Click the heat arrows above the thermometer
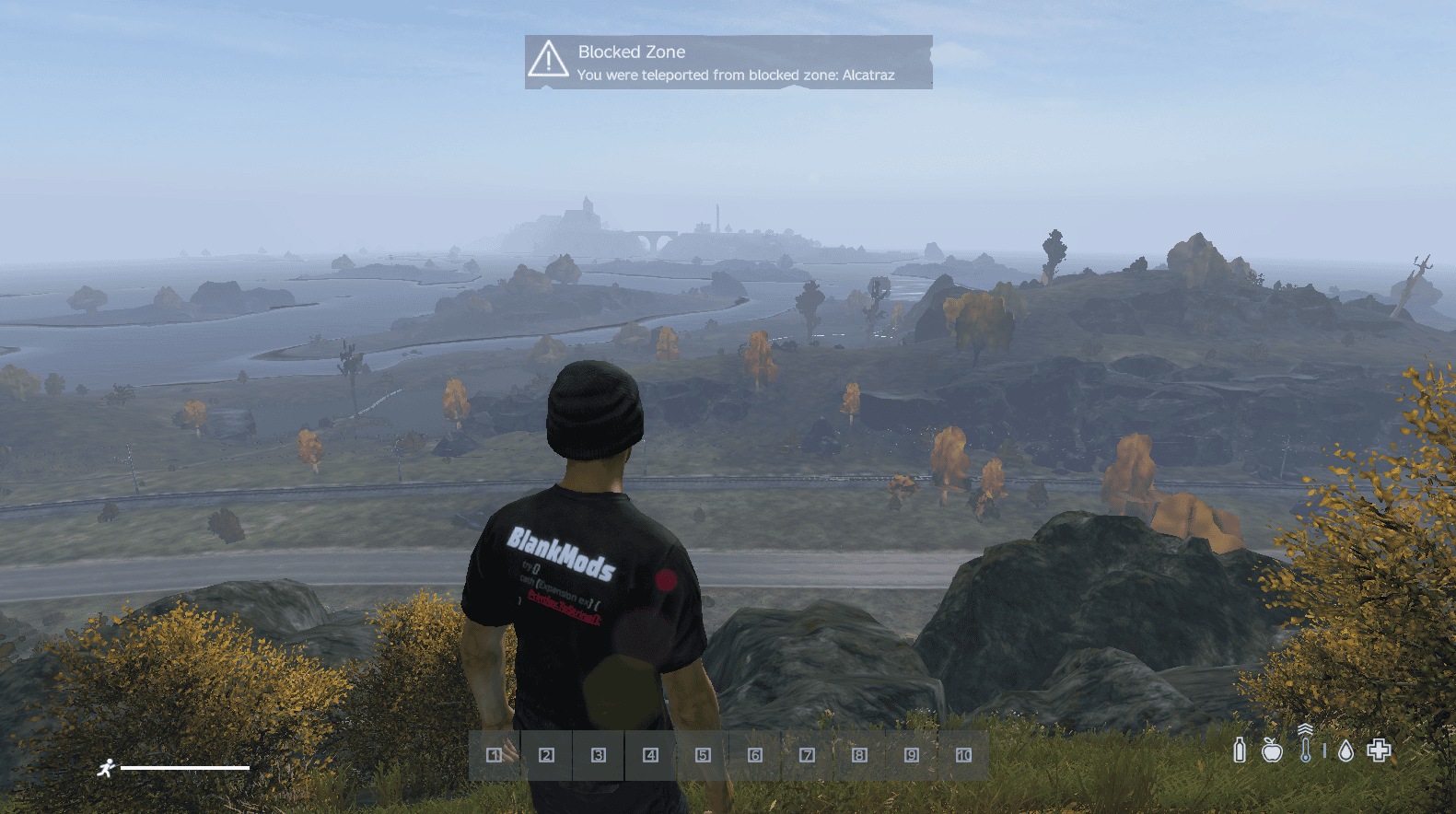 [x=1307, y=730]
